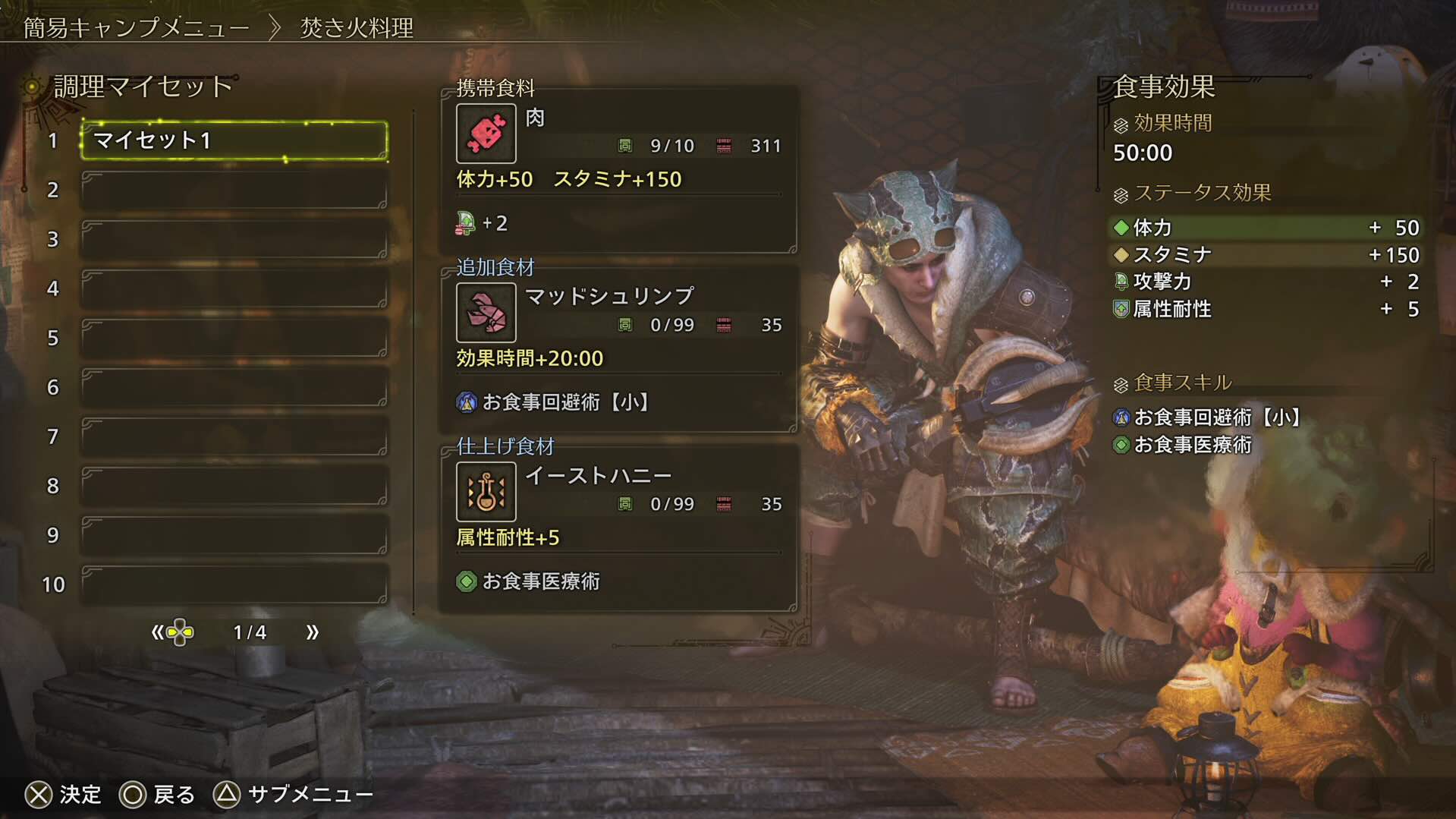1456x819 pixels.
Task: Click the left arrow to go back a page
Action: click(158, 631)
